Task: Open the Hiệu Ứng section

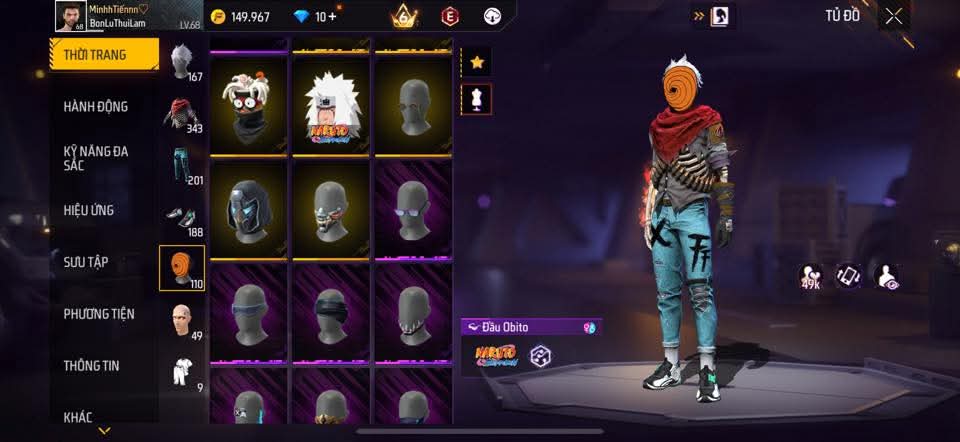Action: click(89, 210)
